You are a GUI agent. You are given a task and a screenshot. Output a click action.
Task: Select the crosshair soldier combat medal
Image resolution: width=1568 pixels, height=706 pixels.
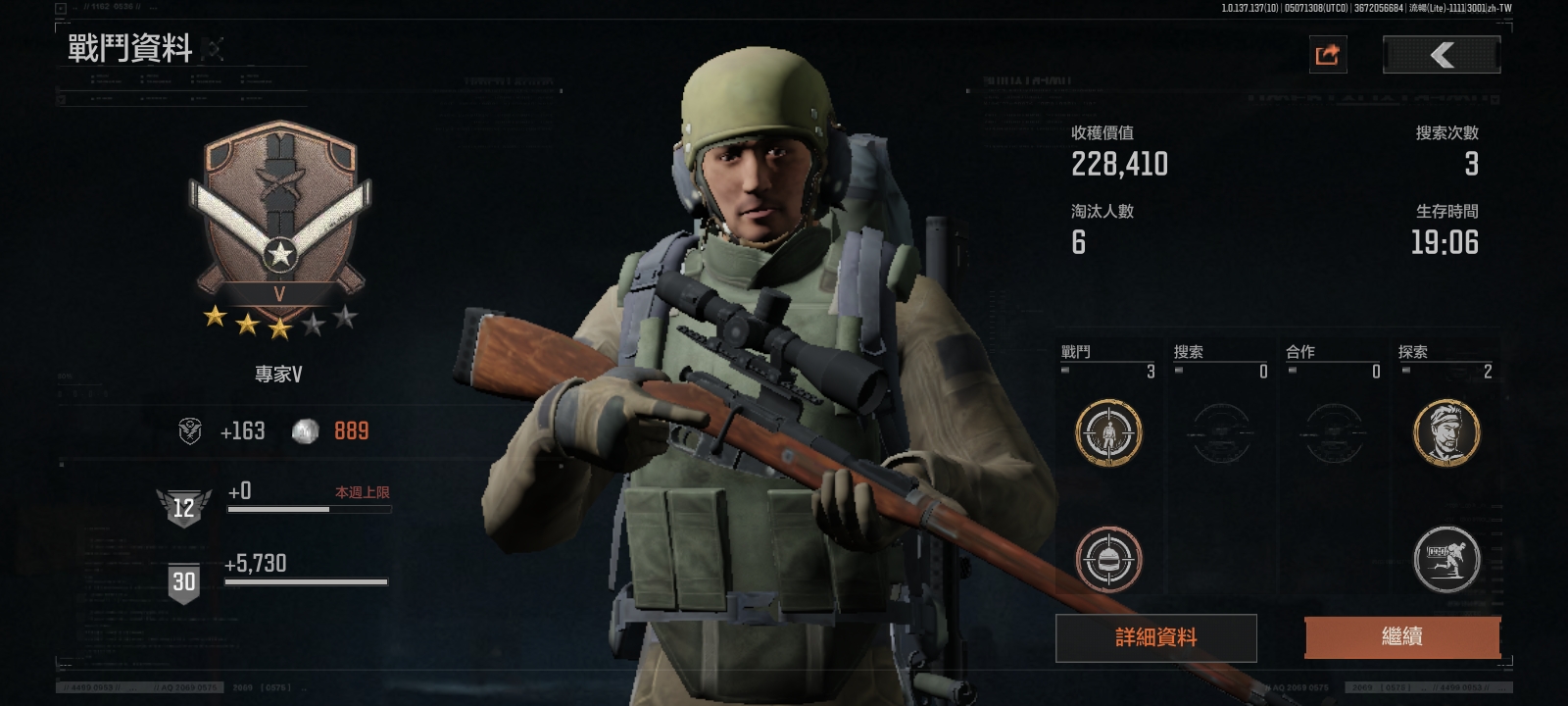[1108, 432]
